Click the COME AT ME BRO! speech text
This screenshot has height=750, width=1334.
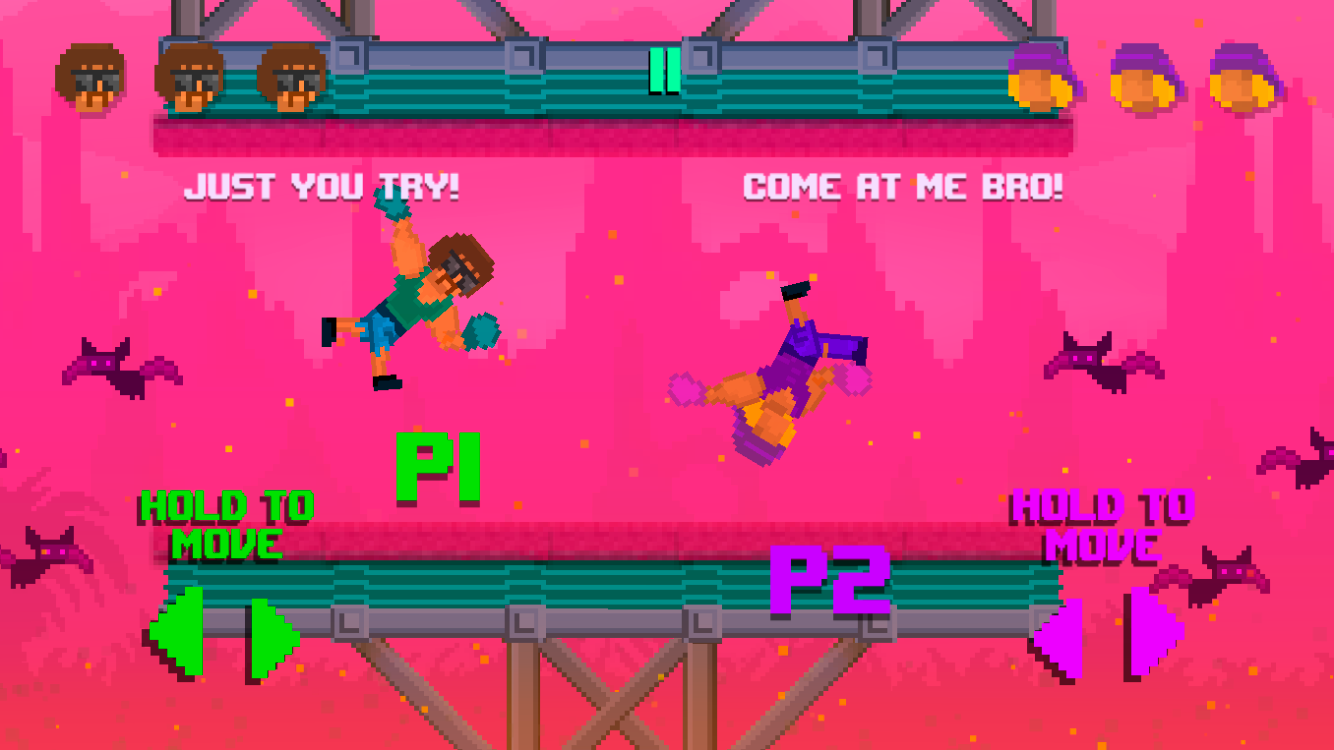point(903,187)
